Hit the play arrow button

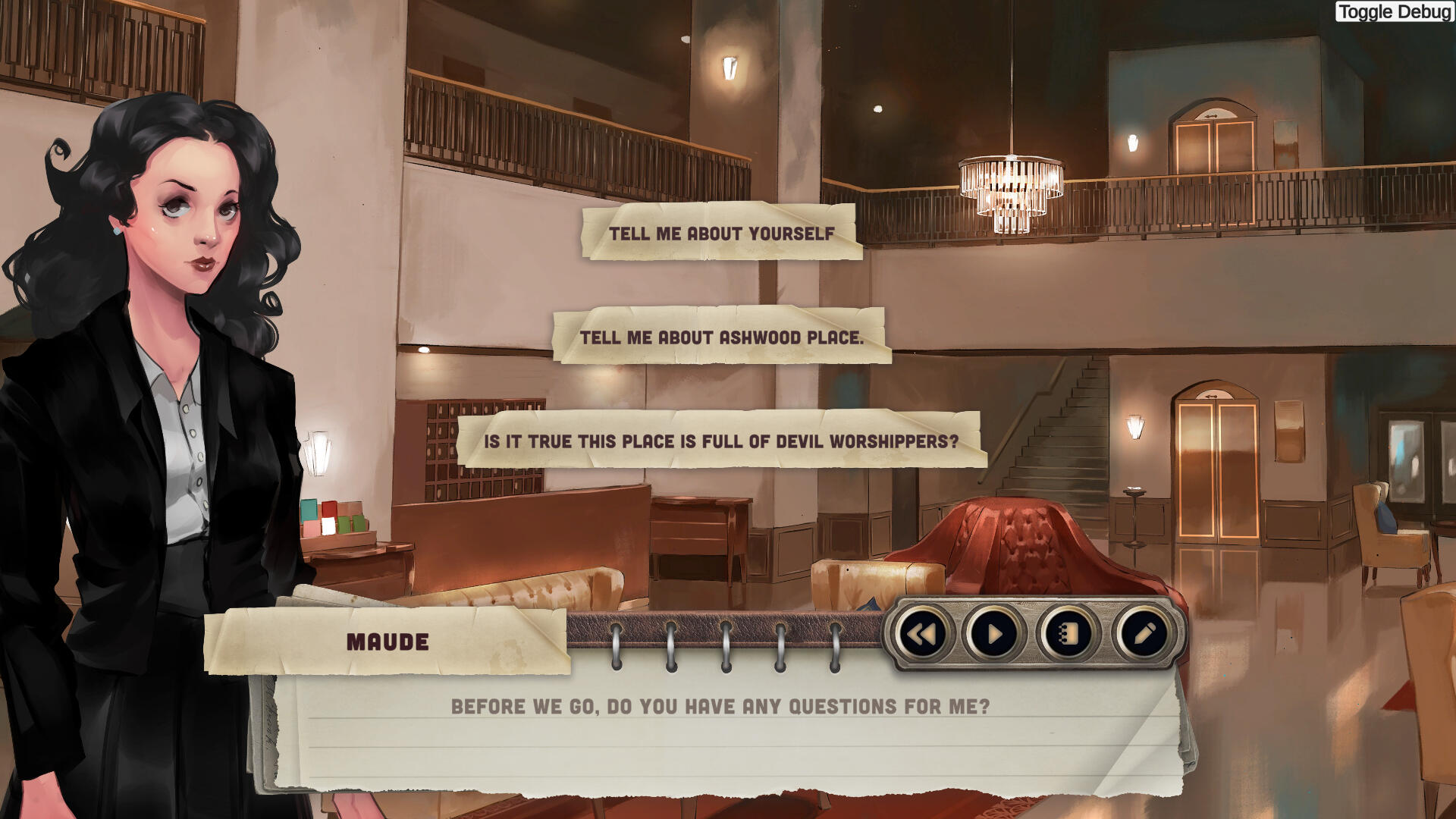tap(994, 634)
